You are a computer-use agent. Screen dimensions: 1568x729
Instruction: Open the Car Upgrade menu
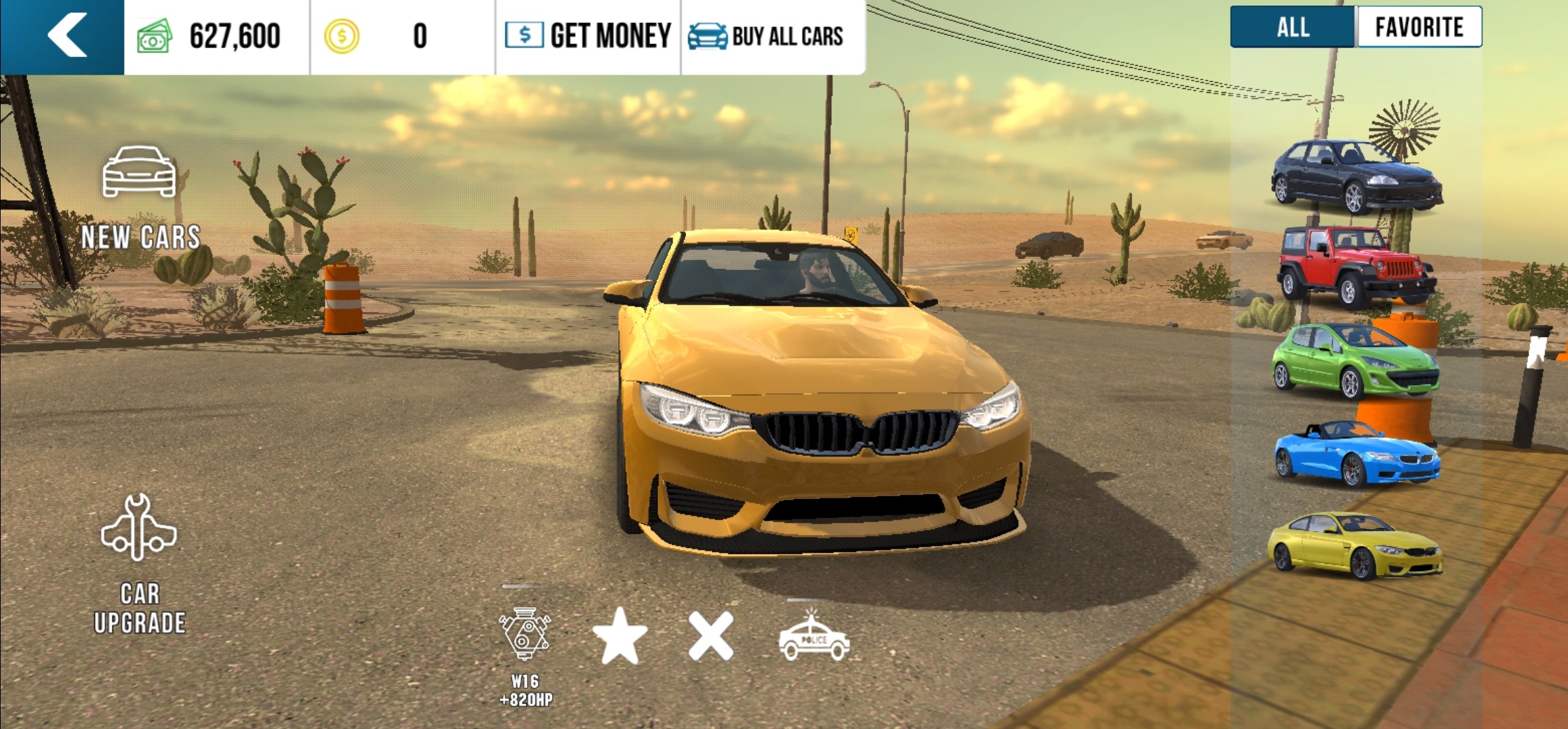140,563
